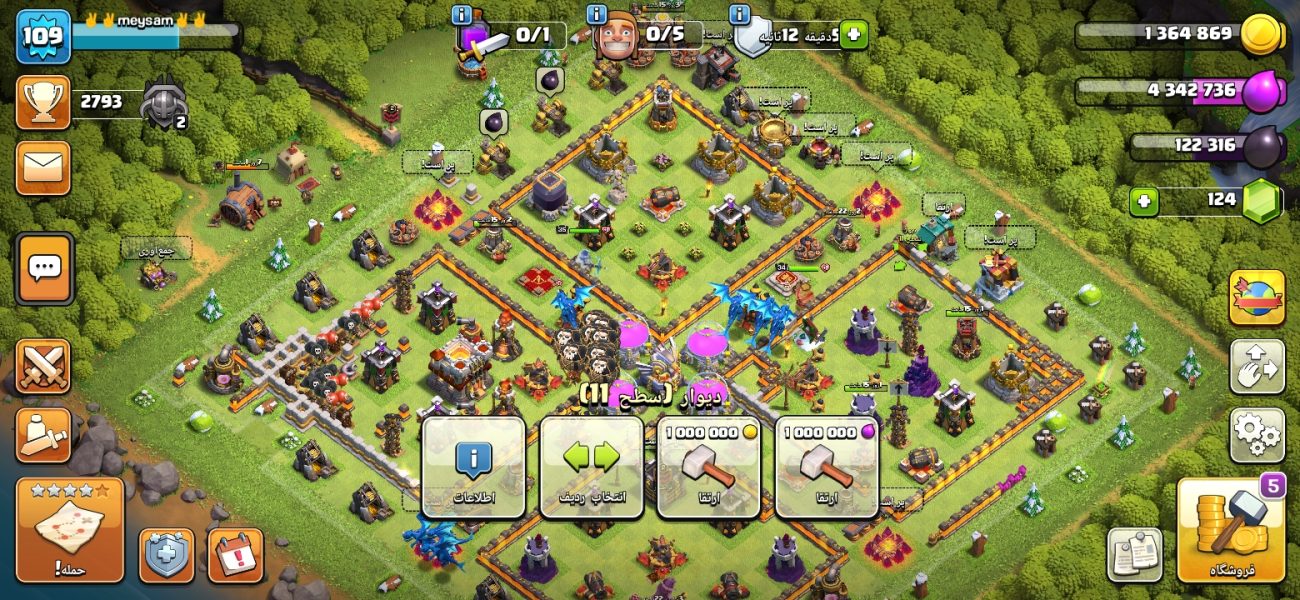Open the events calendar icon
The width and height of the screenshot is (1300, 600).
pyautogui.click(x=235, y=555)
